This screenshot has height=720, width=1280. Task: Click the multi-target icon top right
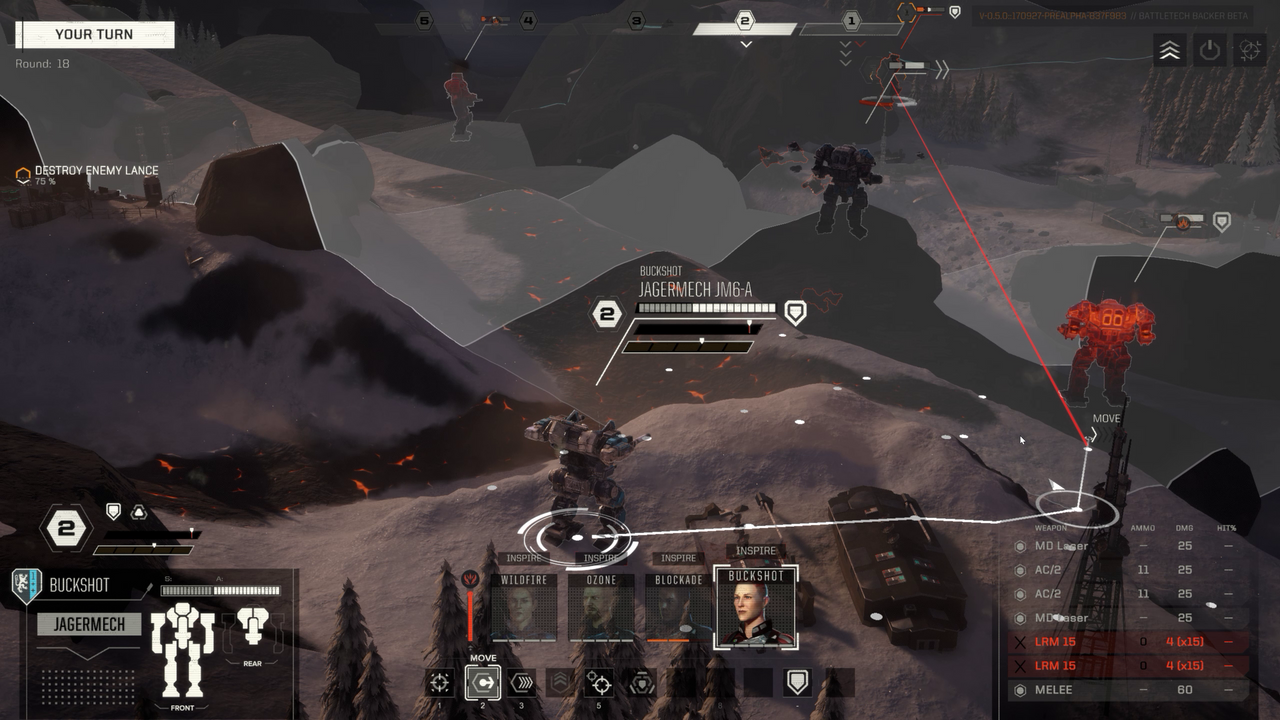click(1249, 51)
